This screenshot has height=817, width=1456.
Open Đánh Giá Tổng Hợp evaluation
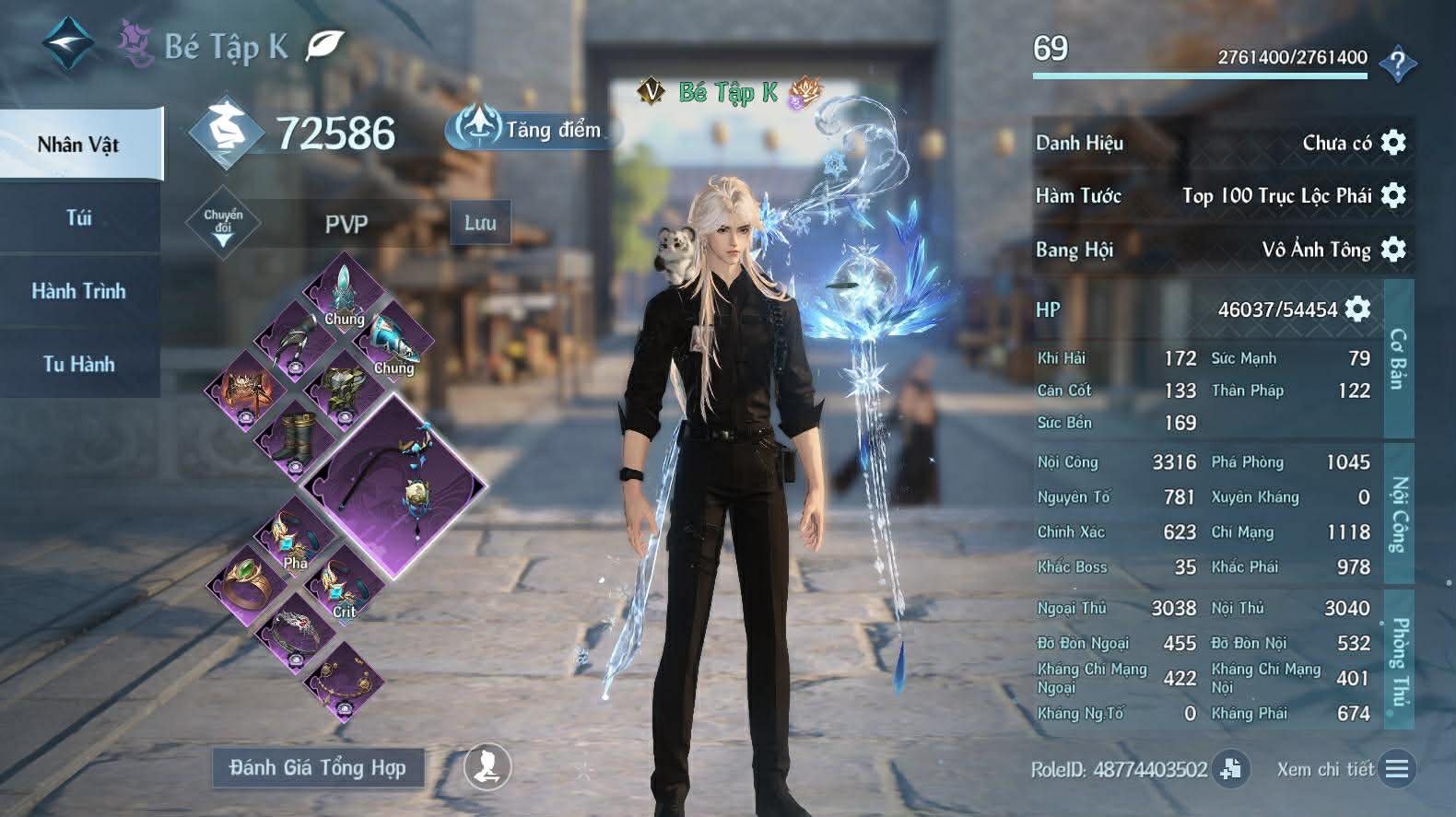click(x=318, y=767)
